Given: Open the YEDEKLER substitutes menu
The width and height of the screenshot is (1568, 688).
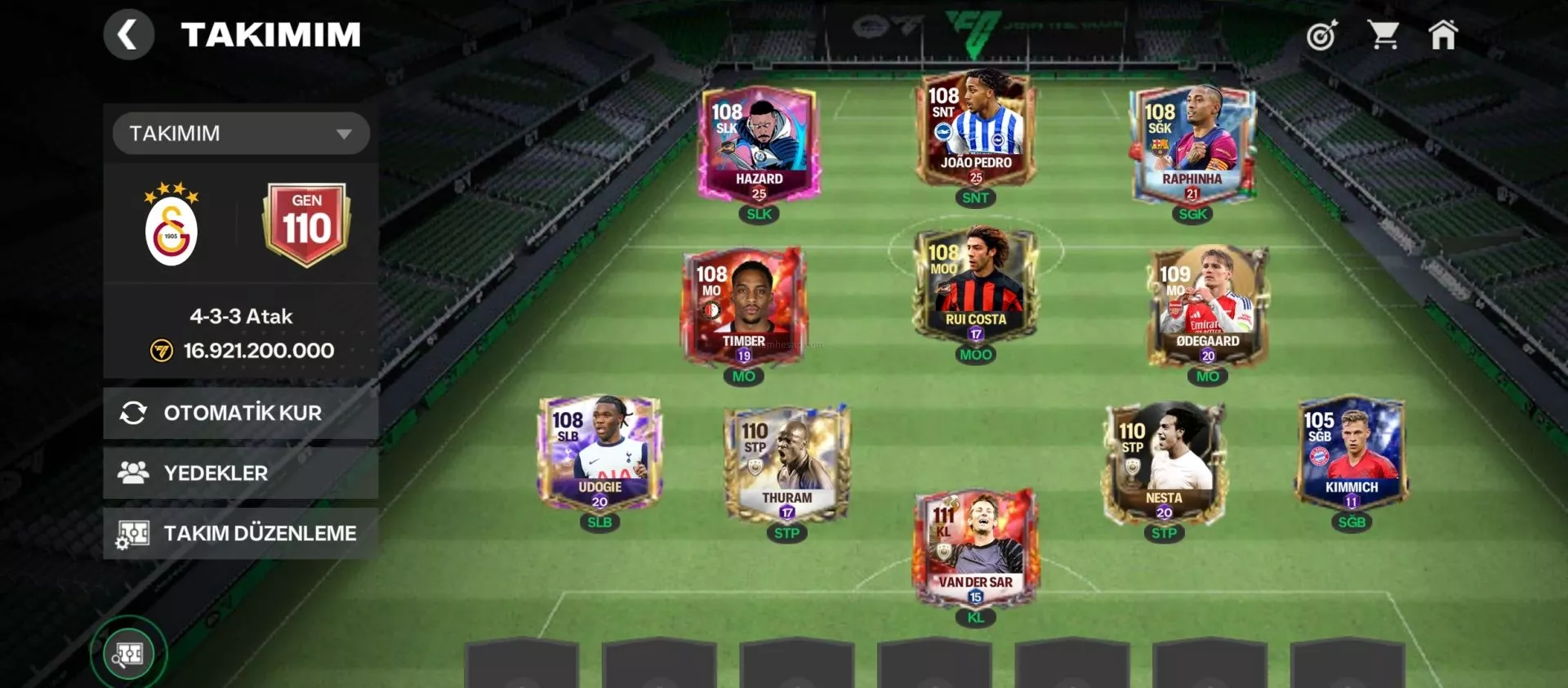Looking at the screenshot, I should coord(240,473).
